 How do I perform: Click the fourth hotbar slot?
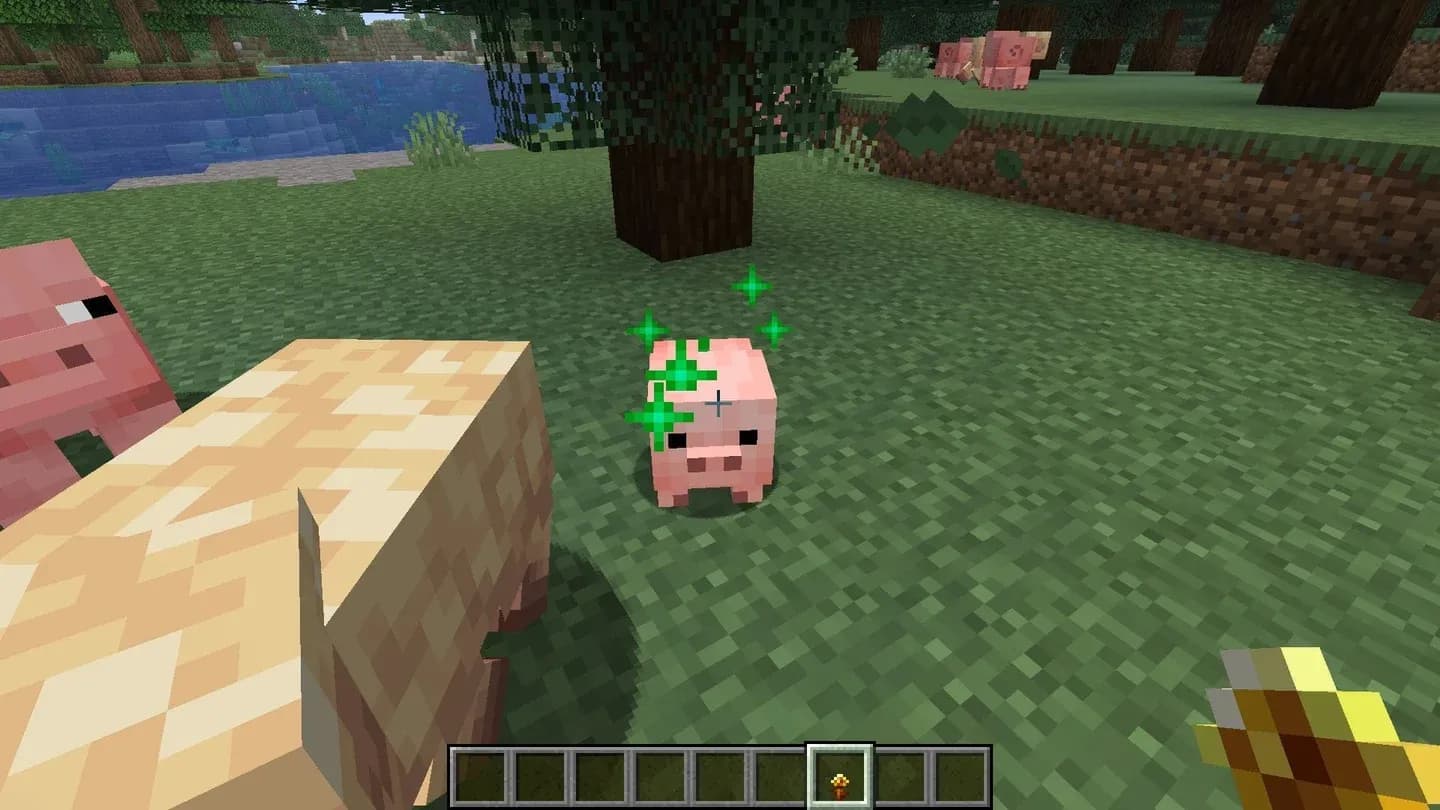[660, 775]
